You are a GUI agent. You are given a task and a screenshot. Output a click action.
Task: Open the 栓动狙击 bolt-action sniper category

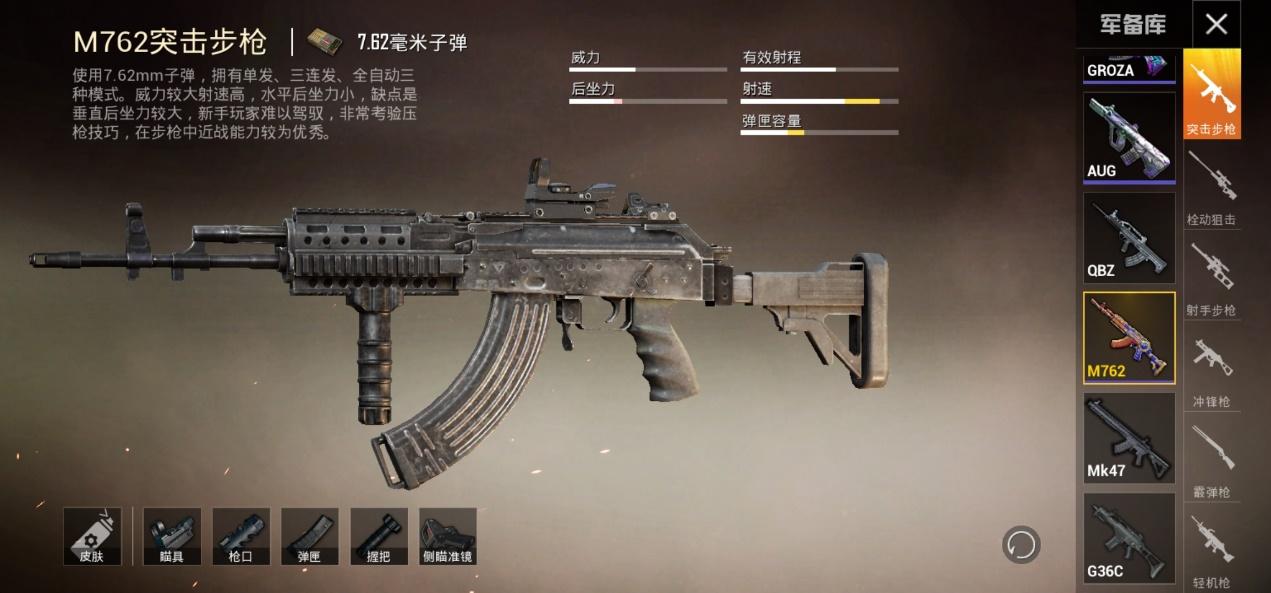(x=1212, y=187)
